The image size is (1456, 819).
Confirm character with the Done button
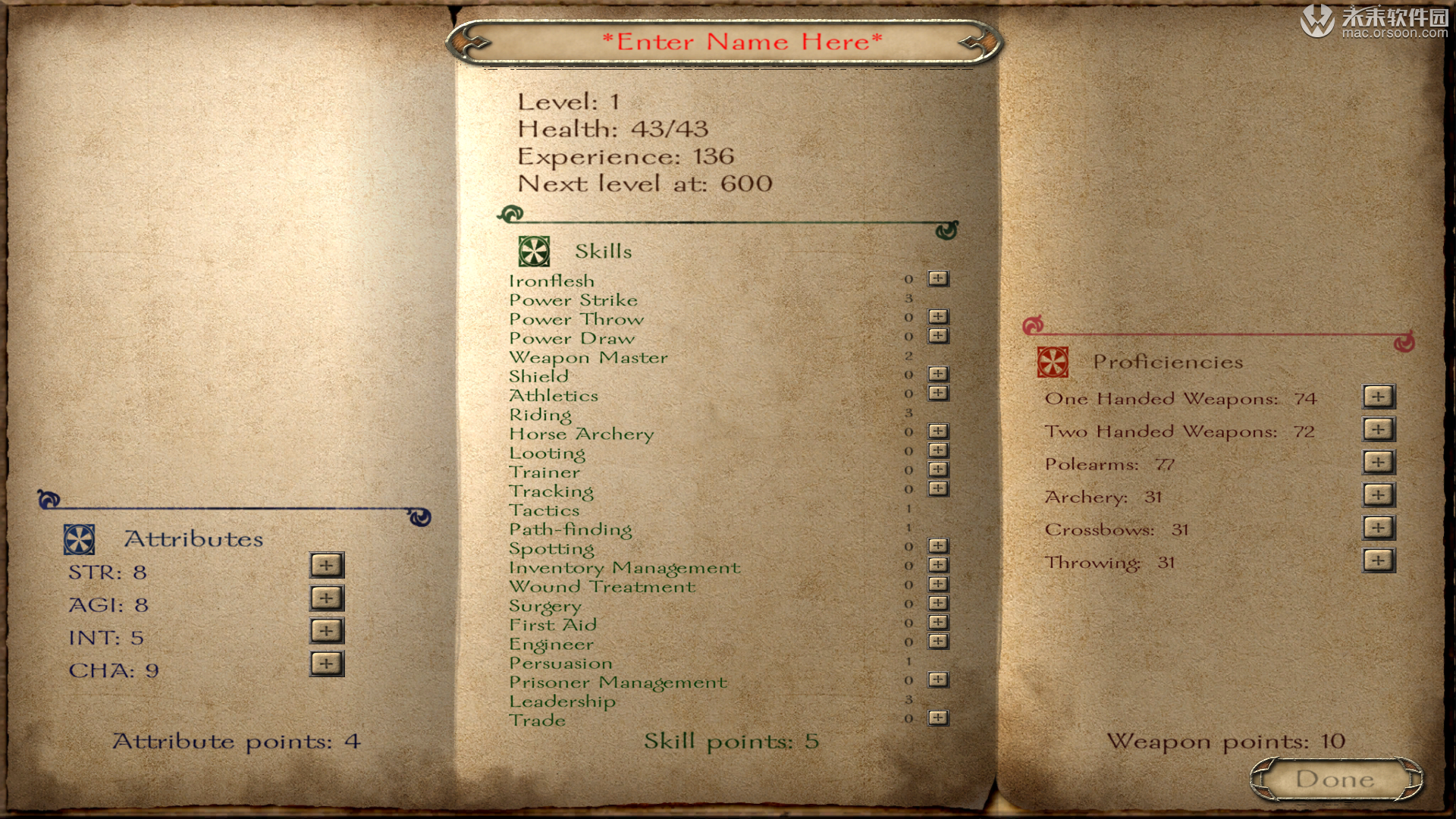(1335, 779)
